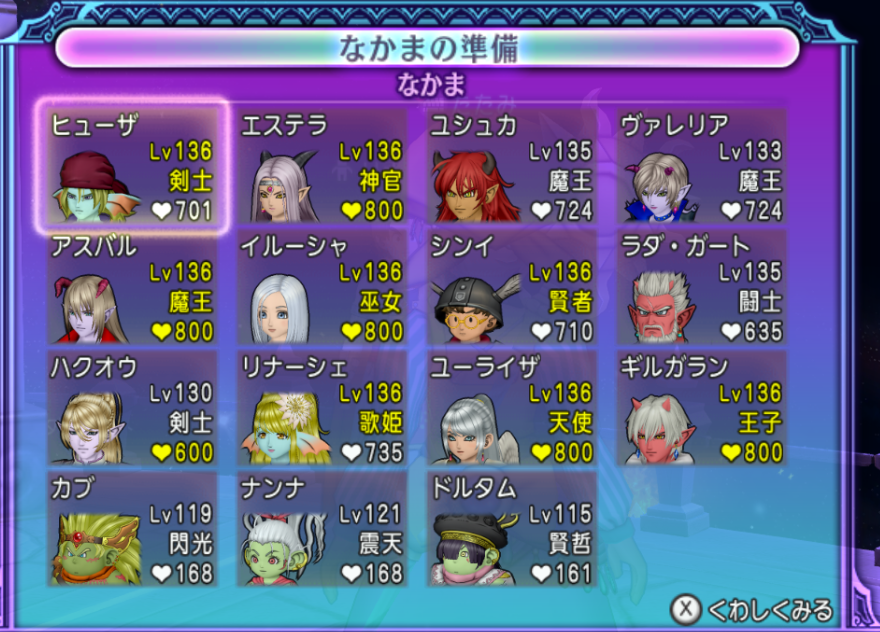Select ナンナ the 震天
880x632 pixels.
point(322,529)
